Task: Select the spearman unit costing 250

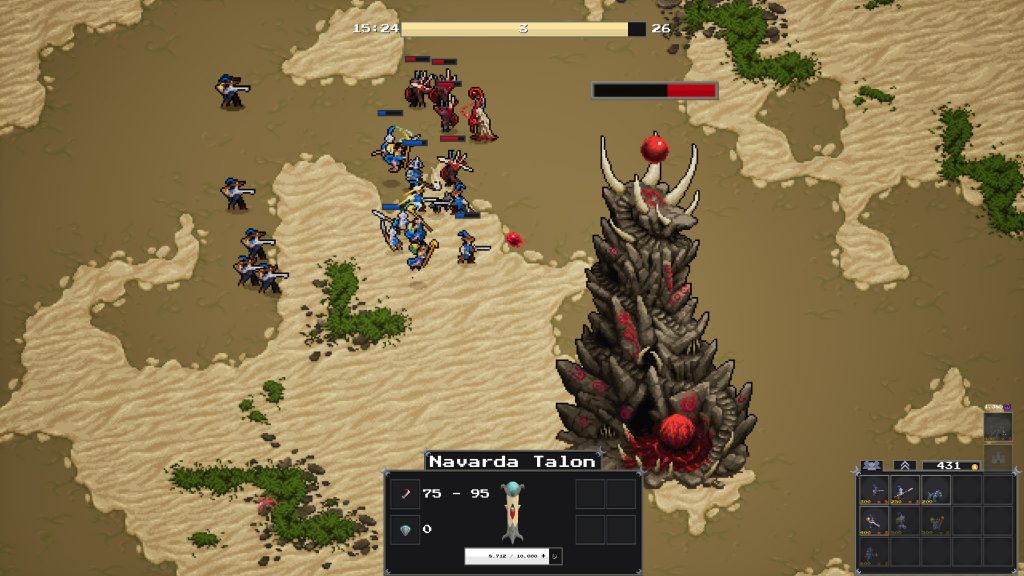Action: tap(905, 490)
